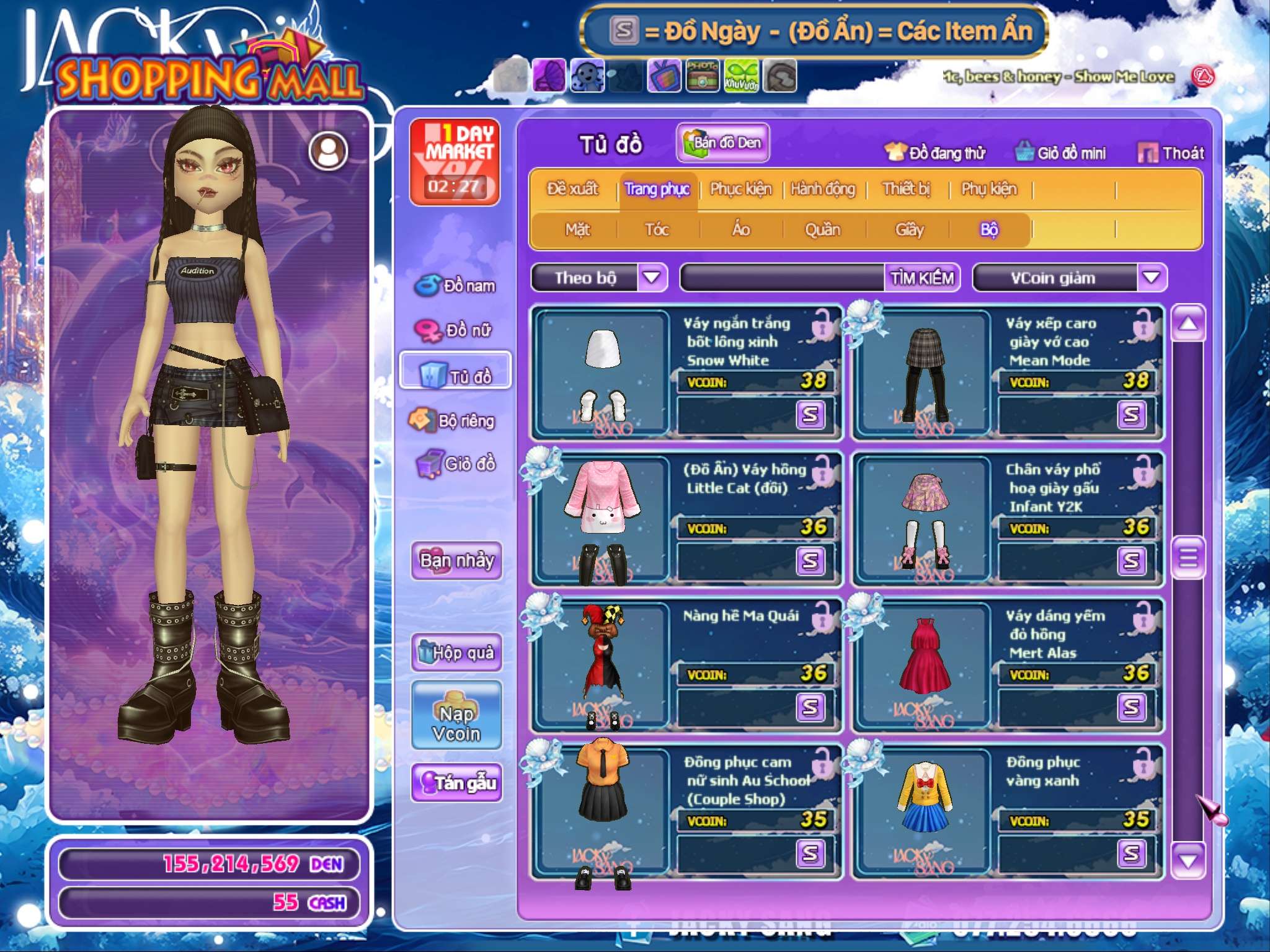Open the 1 Day Market banner
Image resolution: width=1270 pixels, height=952 pixels.
pyautogui.click(x=455, y=161)
